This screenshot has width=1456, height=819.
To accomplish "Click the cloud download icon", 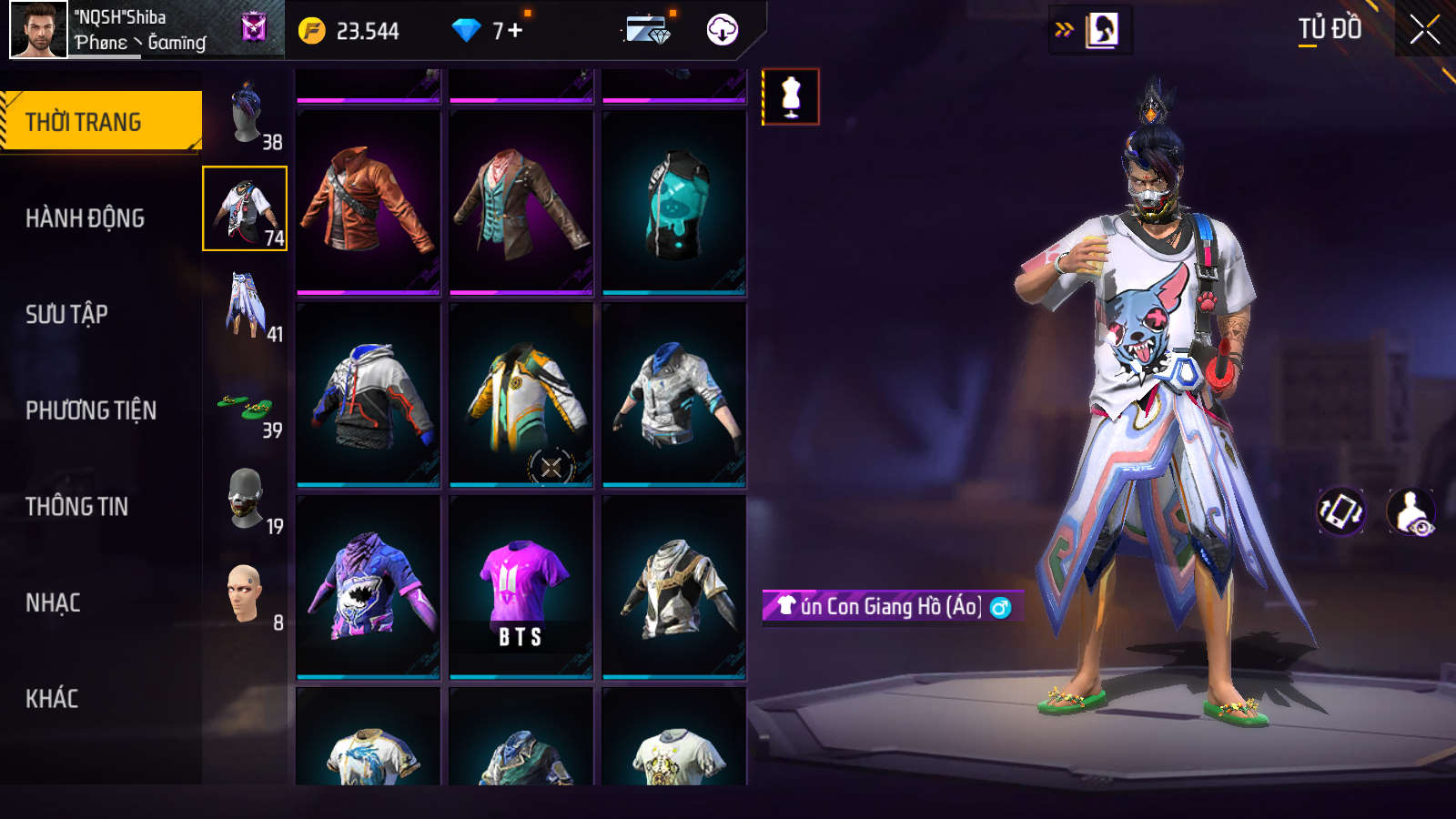I will pyautogui.click(x=722, y=30).
